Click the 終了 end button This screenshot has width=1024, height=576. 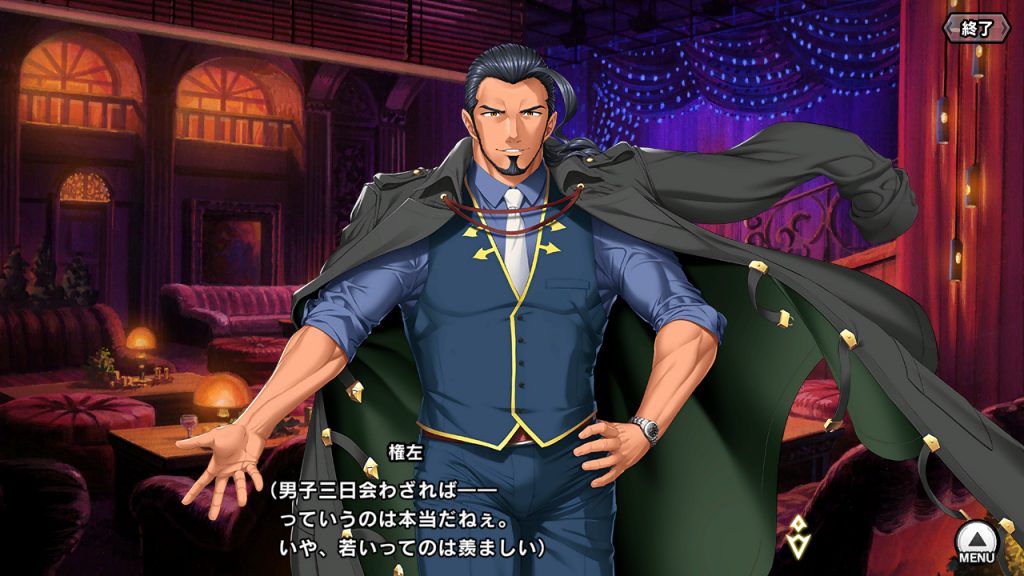point(977,27)
